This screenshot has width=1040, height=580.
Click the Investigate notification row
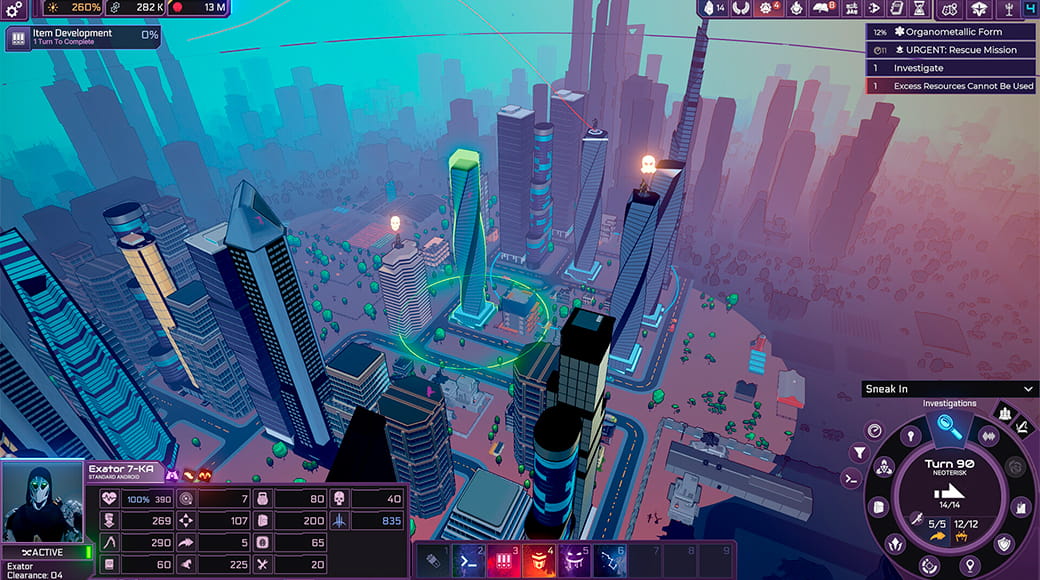950,68
